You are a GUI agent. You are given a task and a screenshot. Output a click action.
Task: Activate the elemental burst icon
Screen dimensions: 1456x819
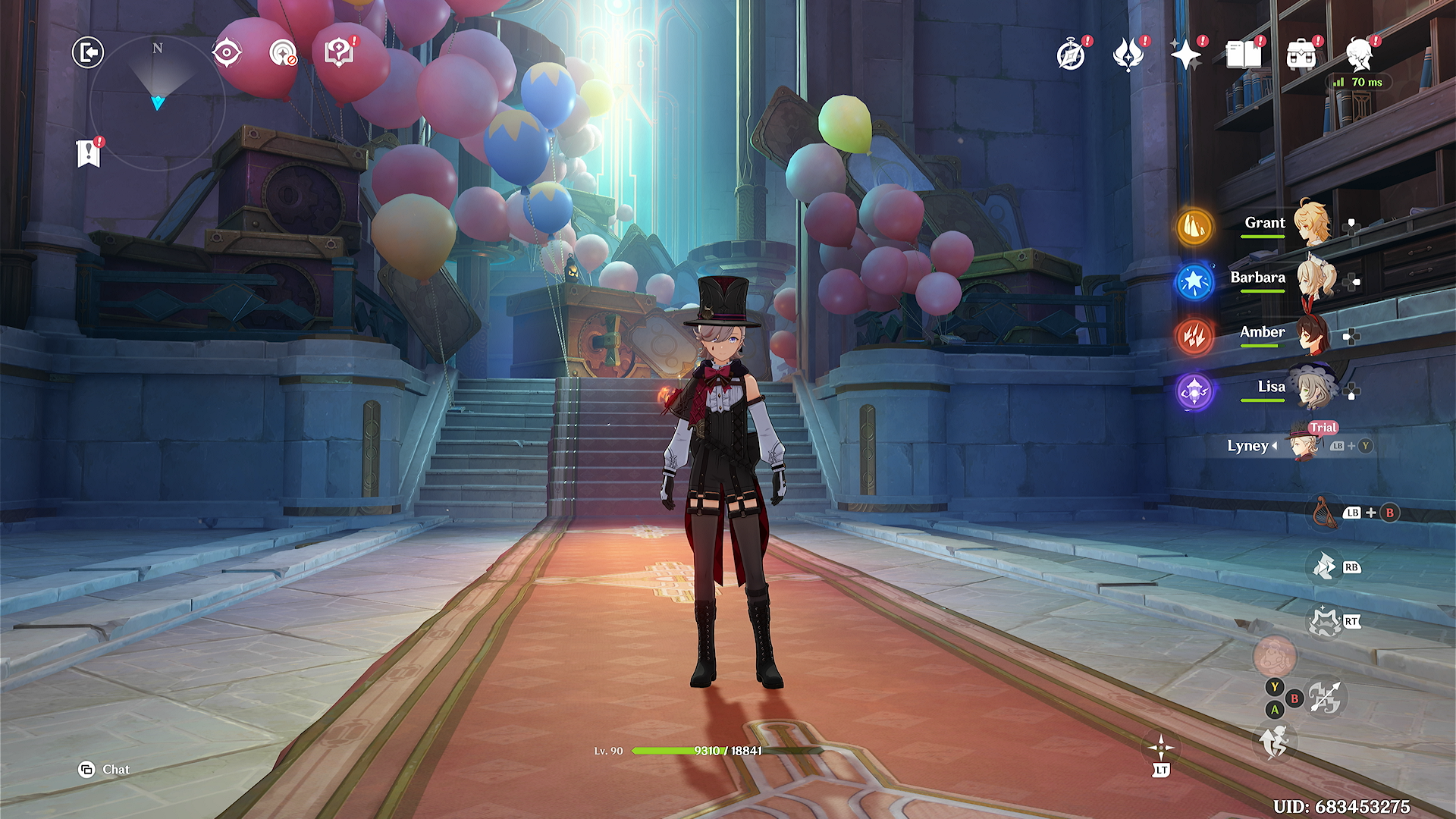click(1325, 623)
